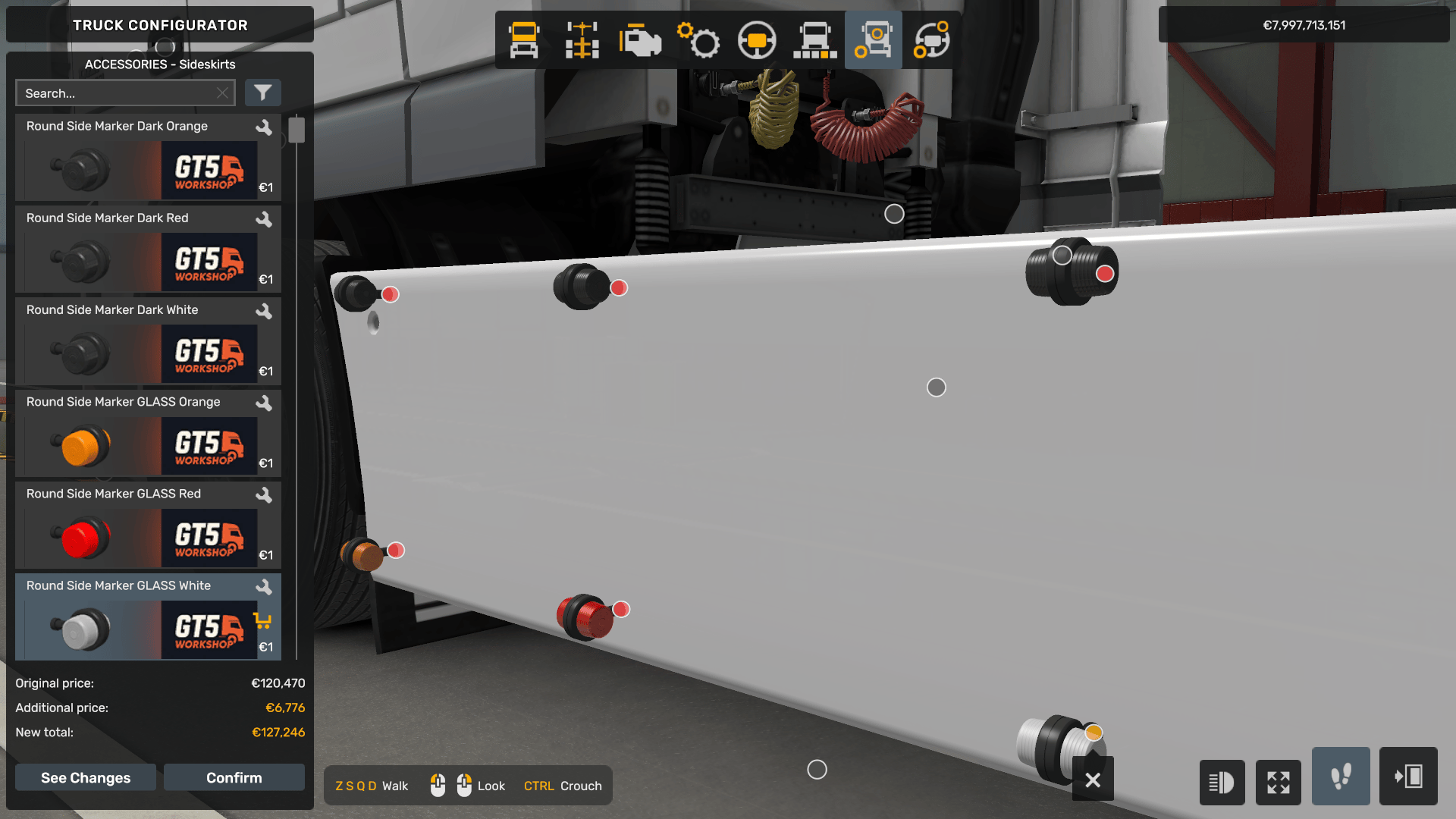Toggle fullscreen camera view mode
Viewport: 1456px width, 819px height.
[1279, 782]
